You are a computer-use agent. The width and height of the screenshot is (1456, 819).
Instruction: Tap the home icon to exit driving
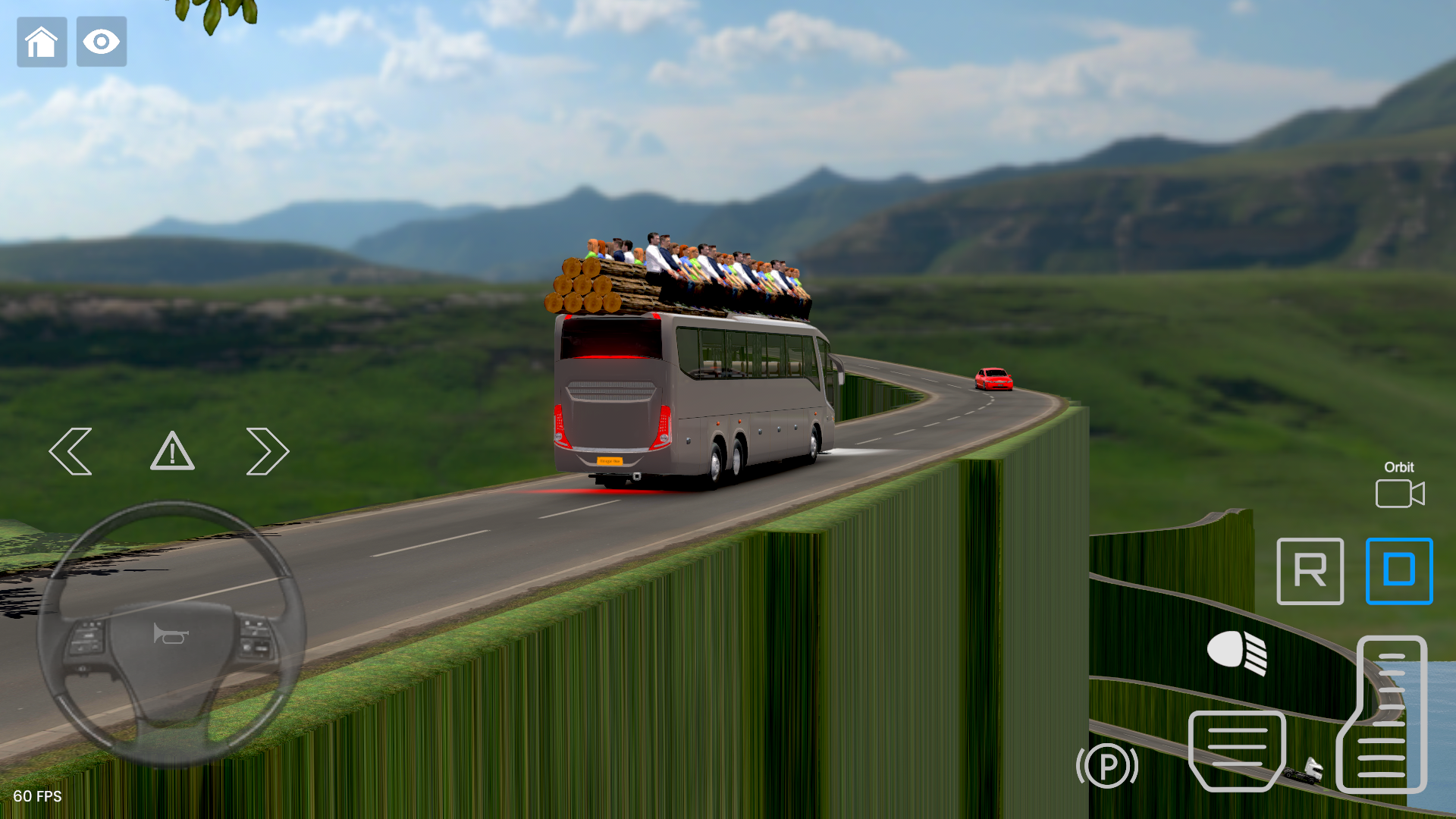pos(42,42)
